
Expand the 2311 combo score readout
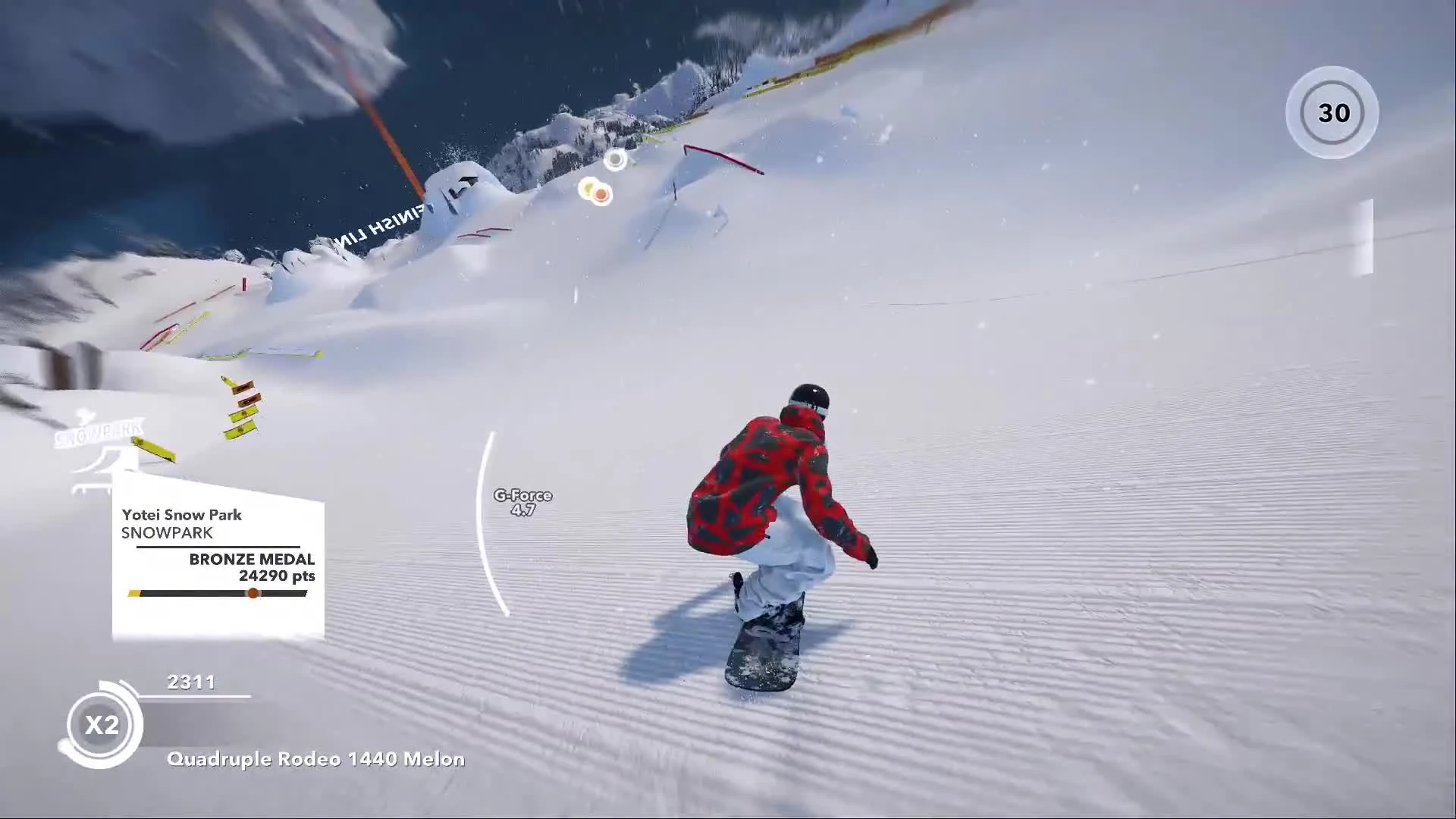[192, 682]
